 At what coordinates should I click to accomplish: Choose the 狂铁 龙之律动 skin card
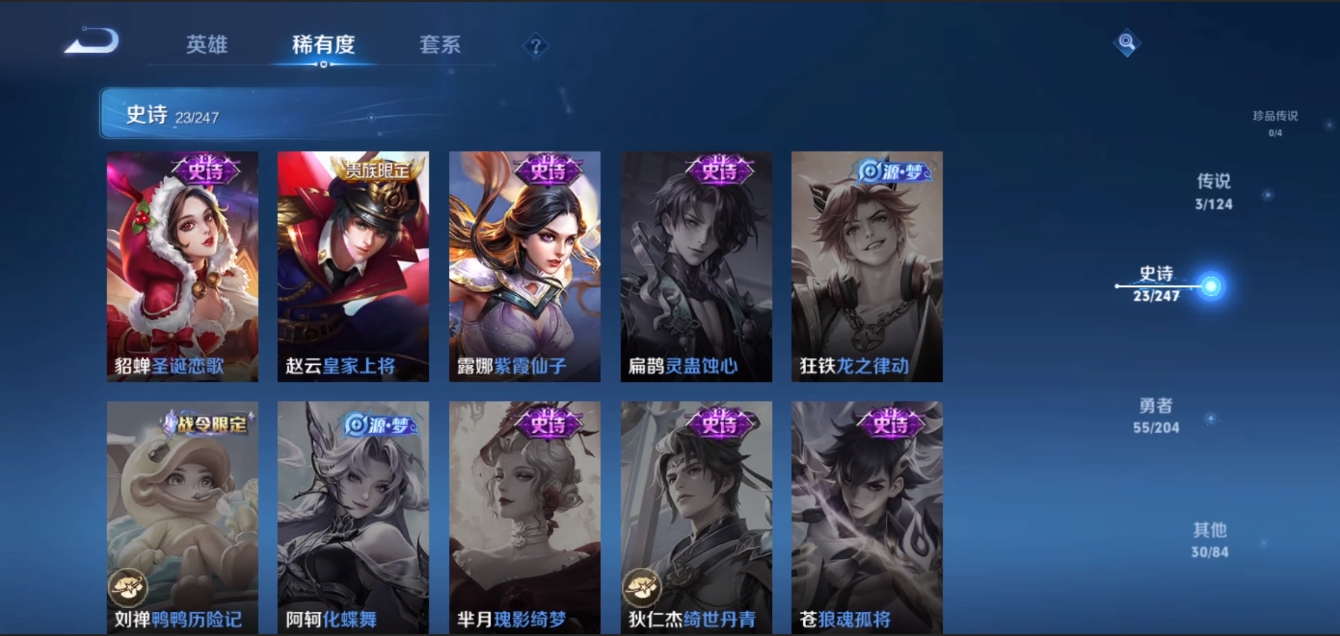[x=867, y=266]
